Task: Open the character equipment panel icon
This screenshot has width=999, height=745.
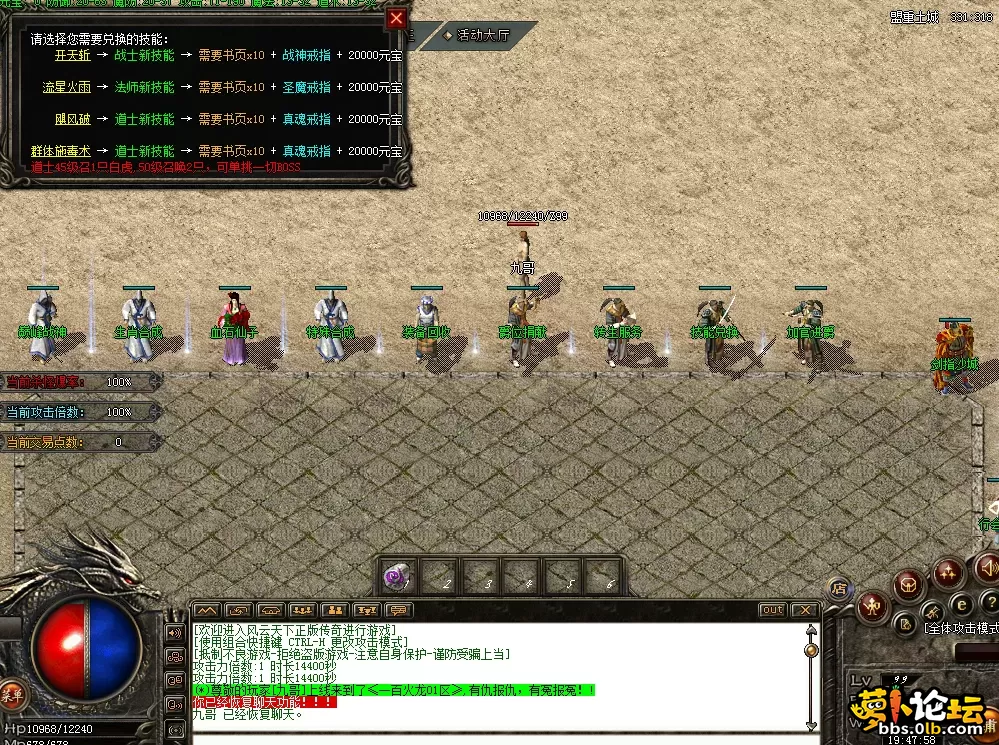Action: 874,605
